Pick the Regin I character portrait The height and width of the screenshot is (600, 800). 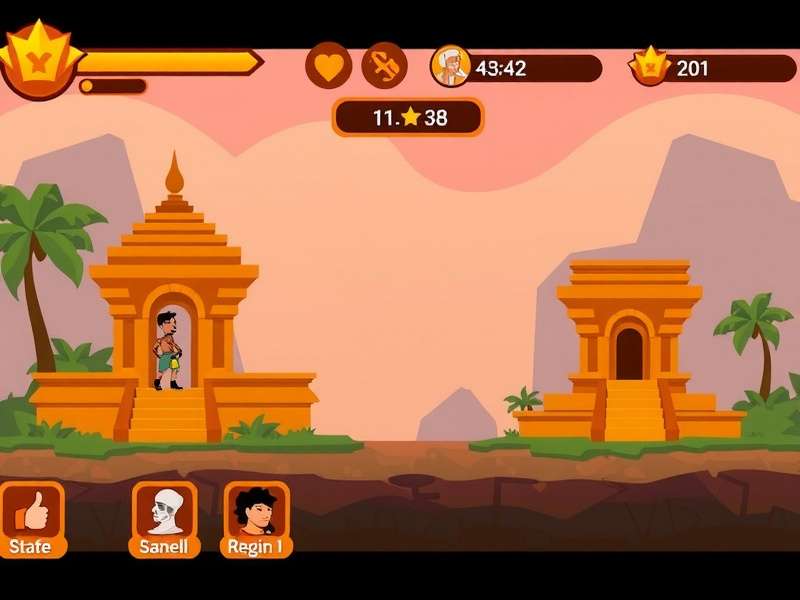(256, 512)
